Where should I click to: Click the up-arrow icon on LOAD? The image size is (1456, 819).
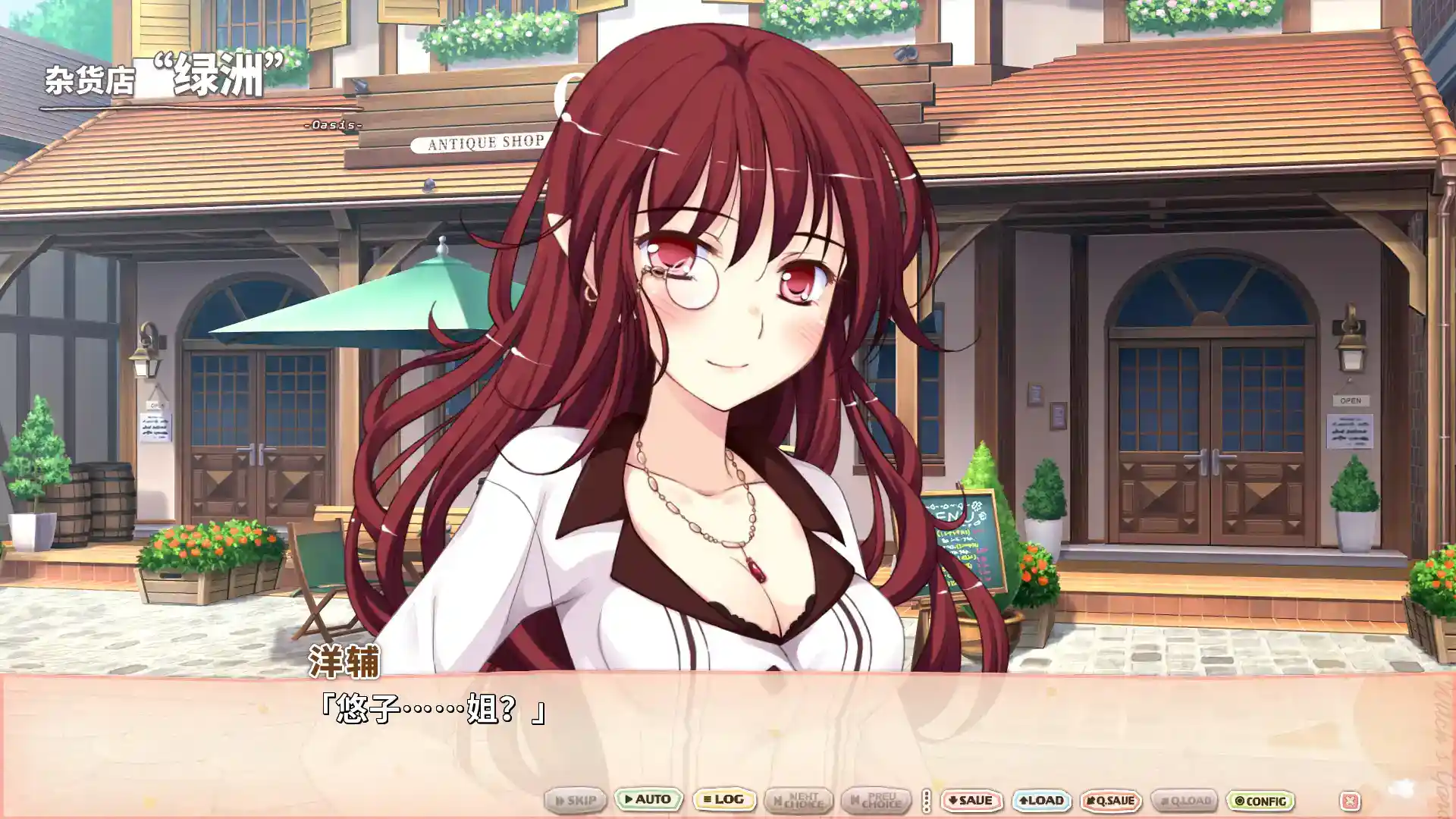1025,799
